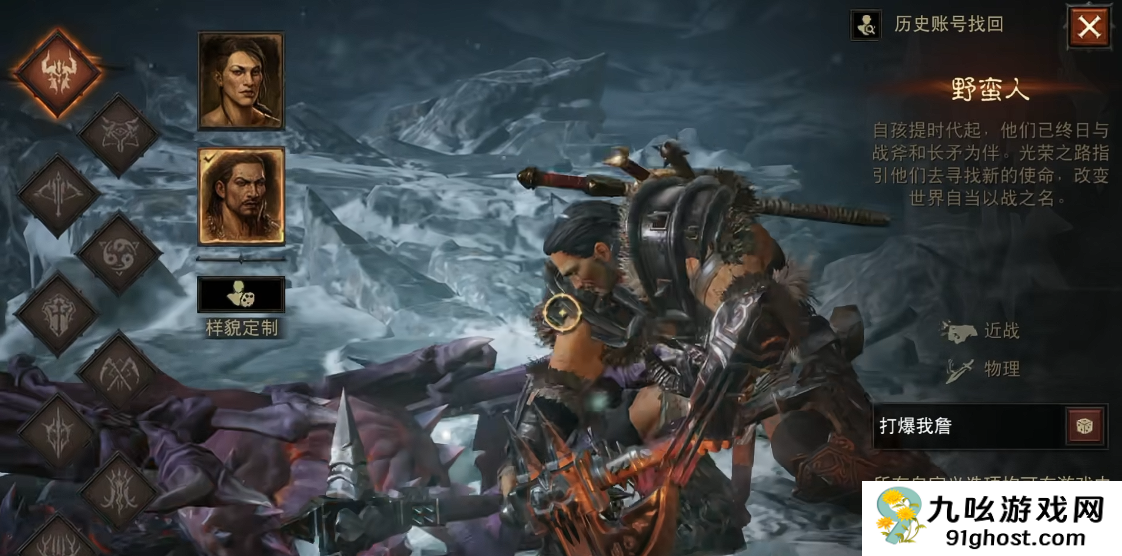Switch to the shield Crusader class icon
The height and width of the screenshot is (556, 1122).
[57, 314]
